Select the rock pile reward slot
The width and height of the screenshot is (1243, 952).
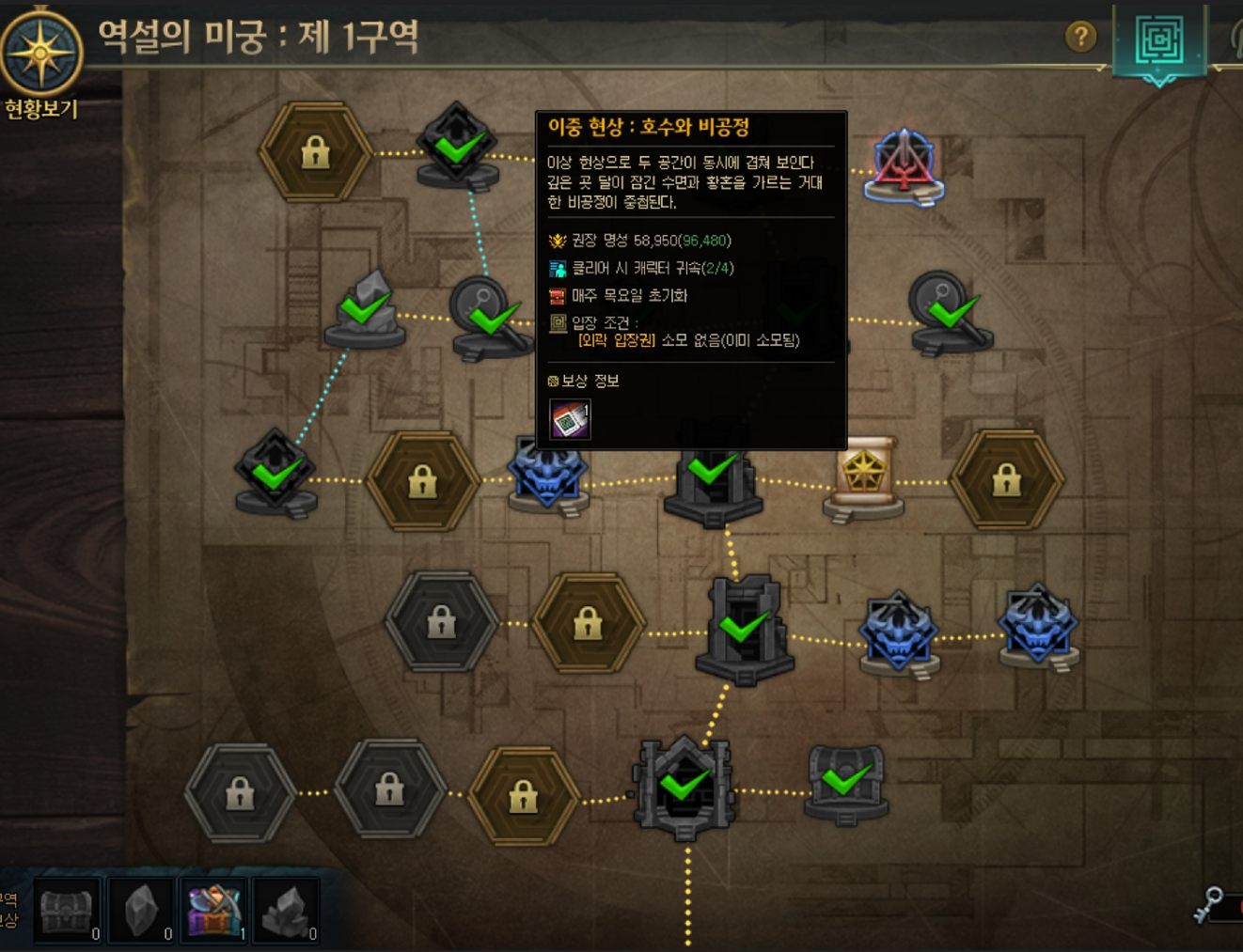click(286, 910)
